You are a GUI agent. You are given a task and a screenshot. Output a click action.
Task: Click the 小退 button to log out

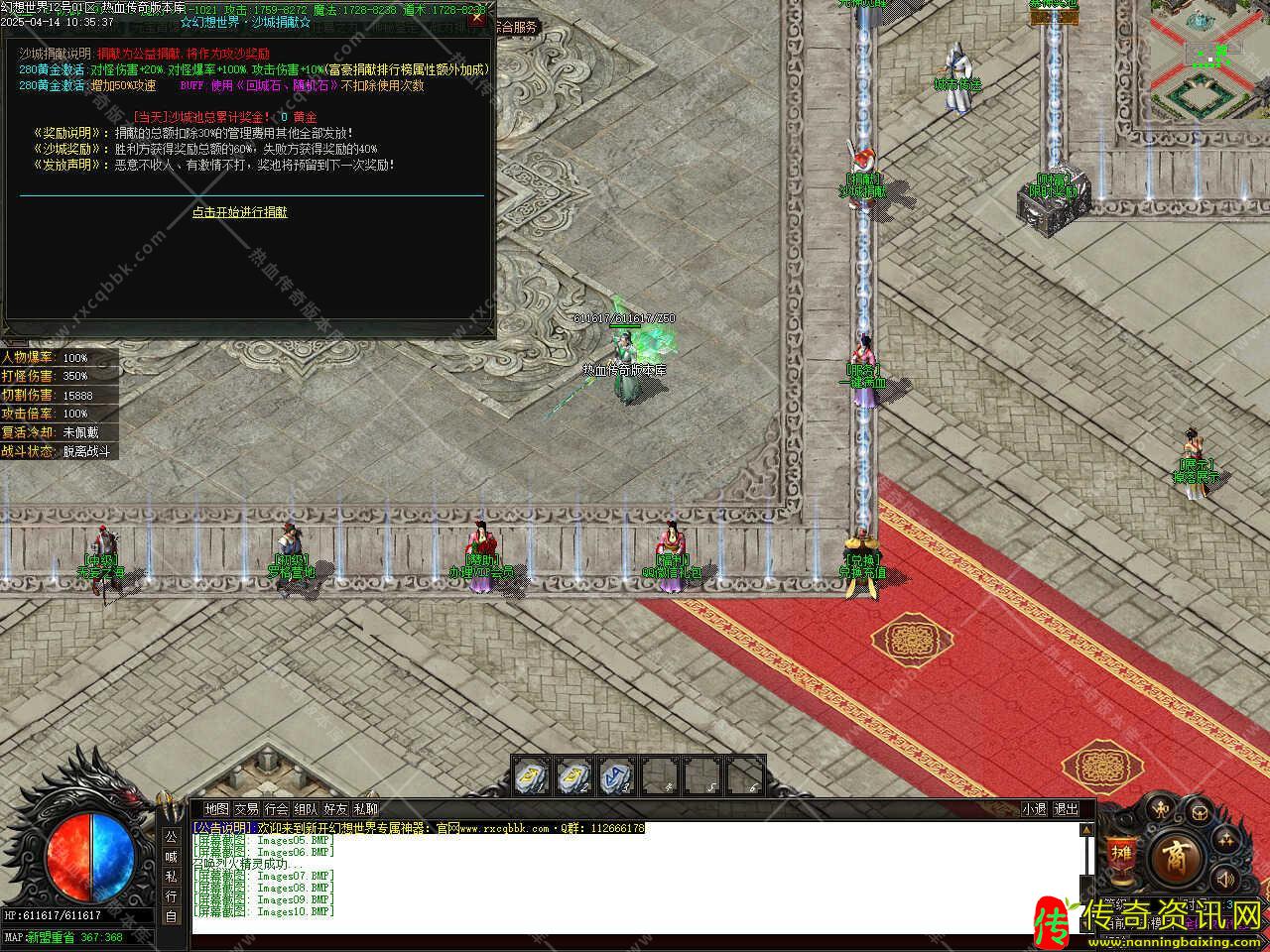click(1035, 809)
